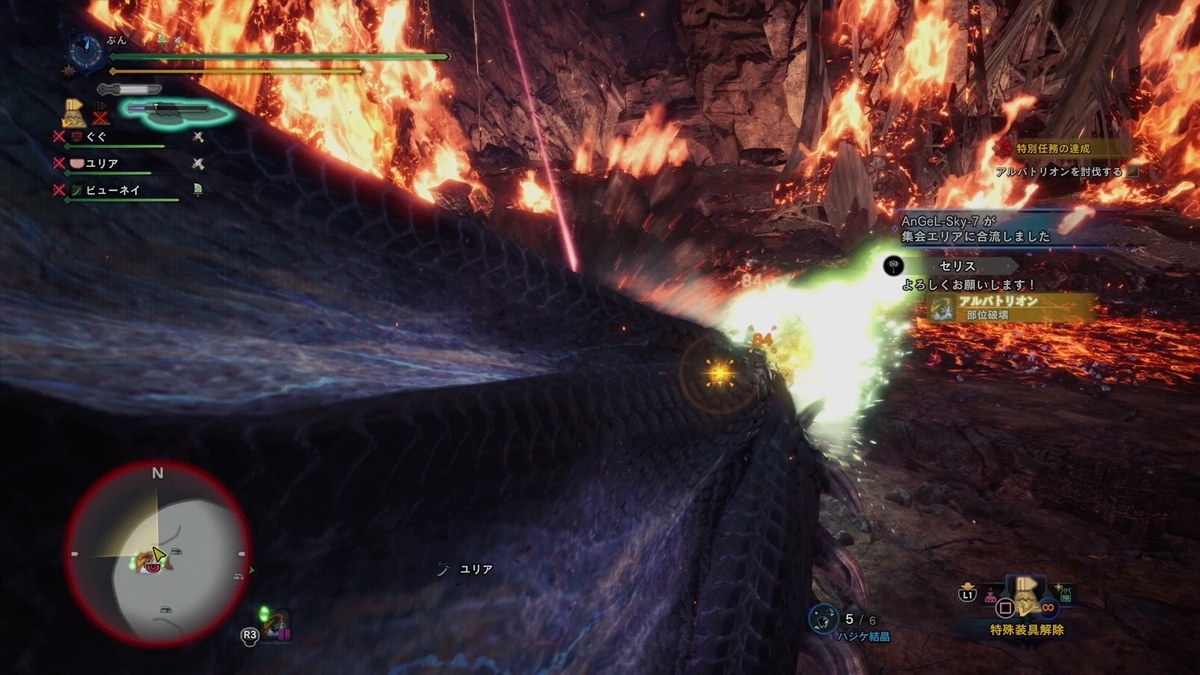Select party member ぐぐ in the list

pos(96,137)
